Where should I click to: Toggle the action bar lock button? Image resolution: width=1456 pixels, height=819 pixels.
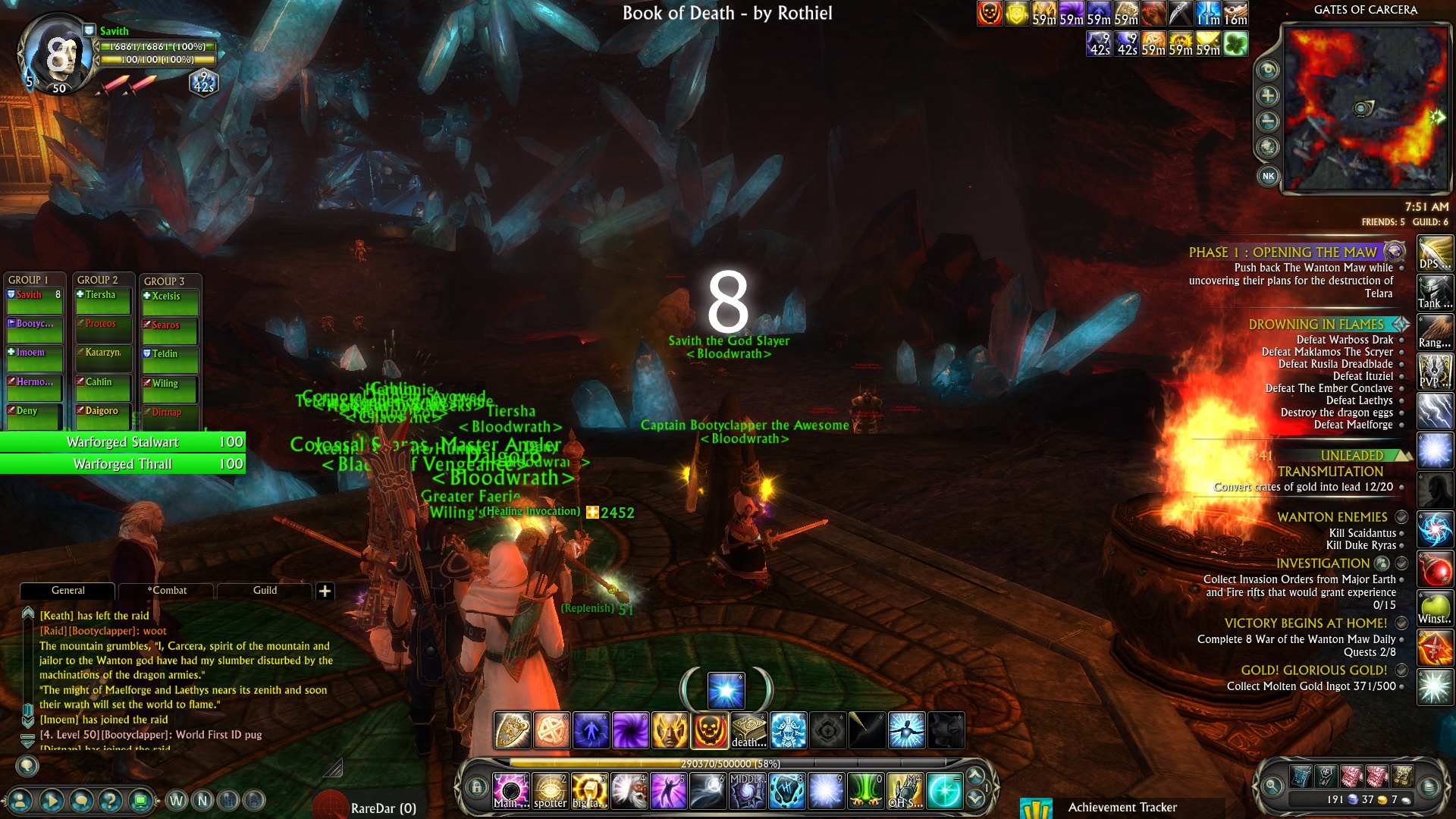tap(476, 788)
